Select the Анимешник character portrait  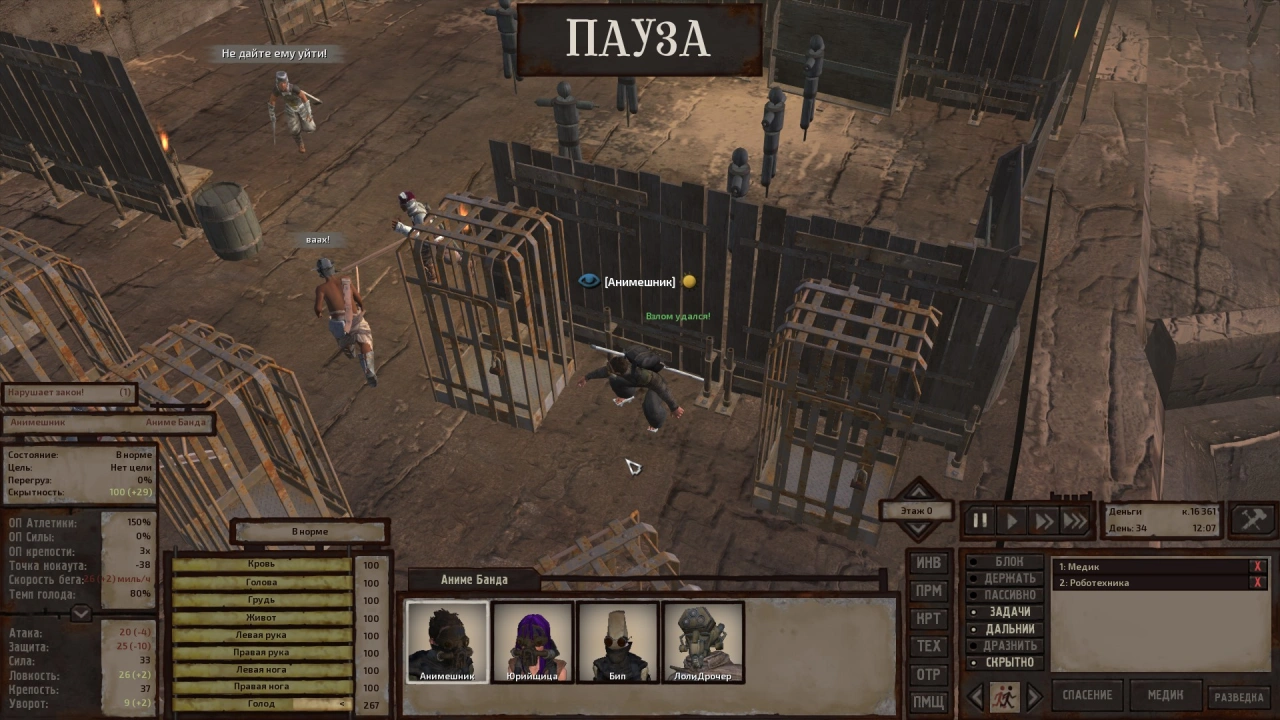pyautogui.click(x=447, y=641)
